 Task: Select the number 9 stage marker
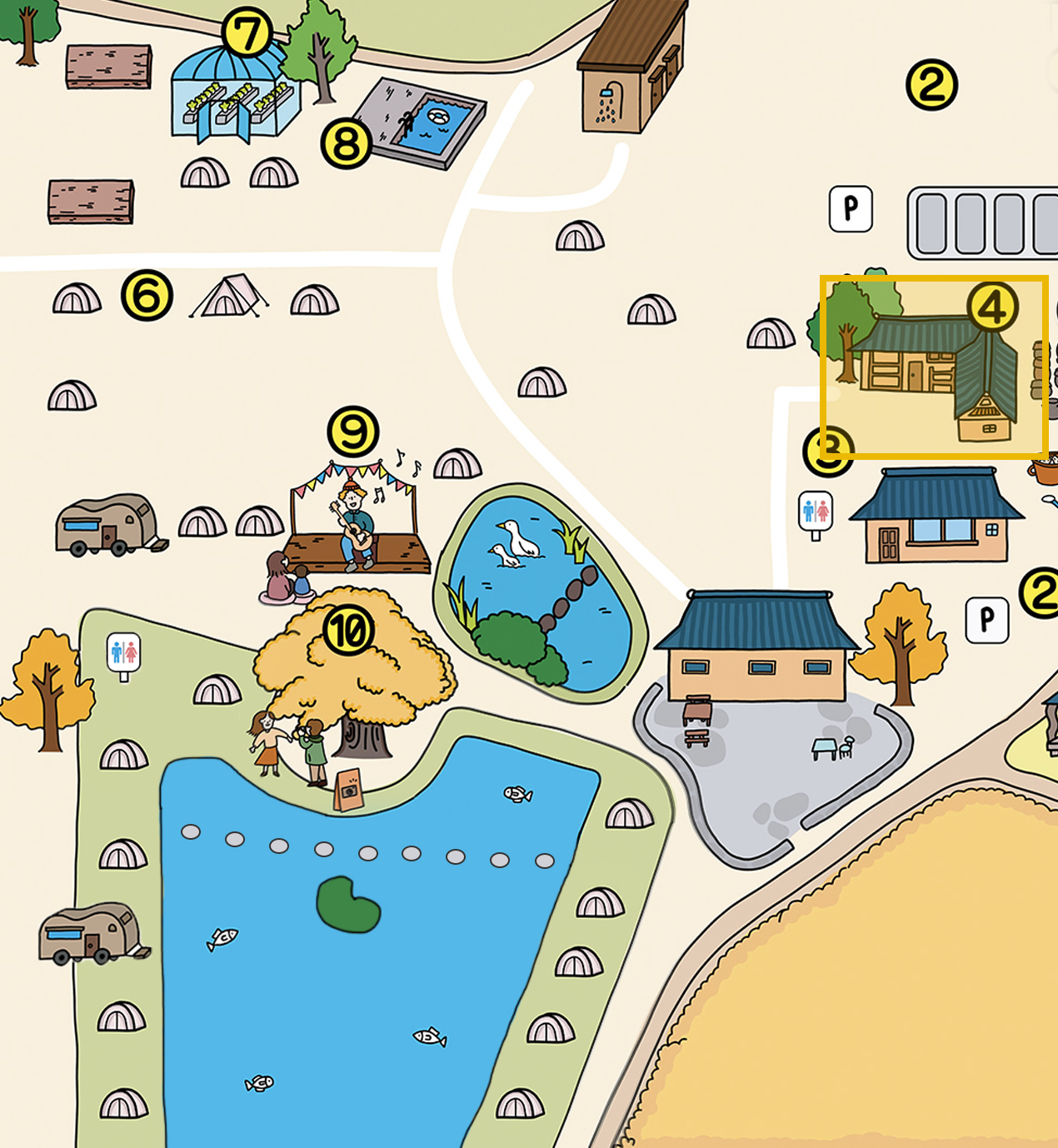[354, 432]
